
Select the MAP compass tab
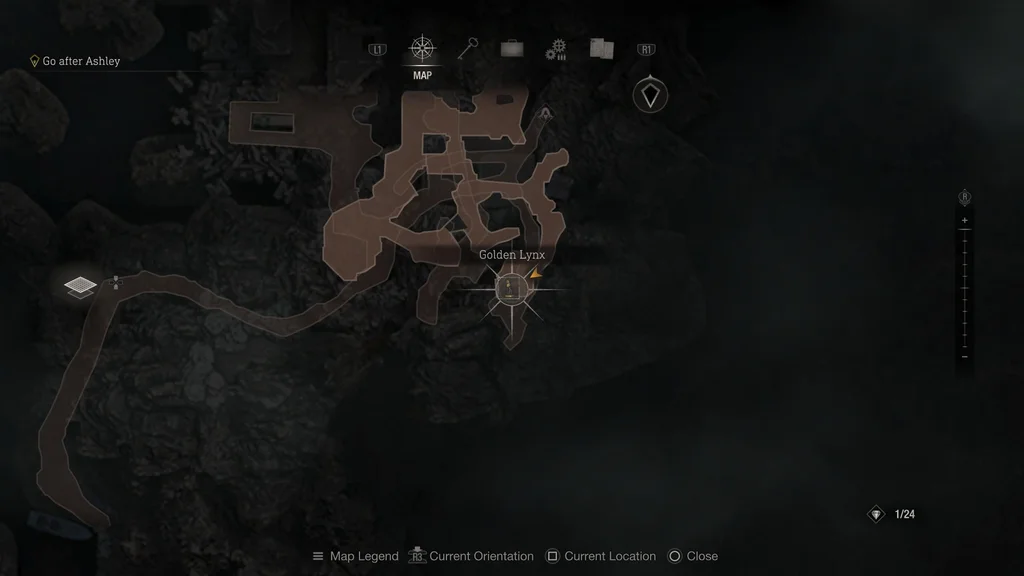coord(422,50)
